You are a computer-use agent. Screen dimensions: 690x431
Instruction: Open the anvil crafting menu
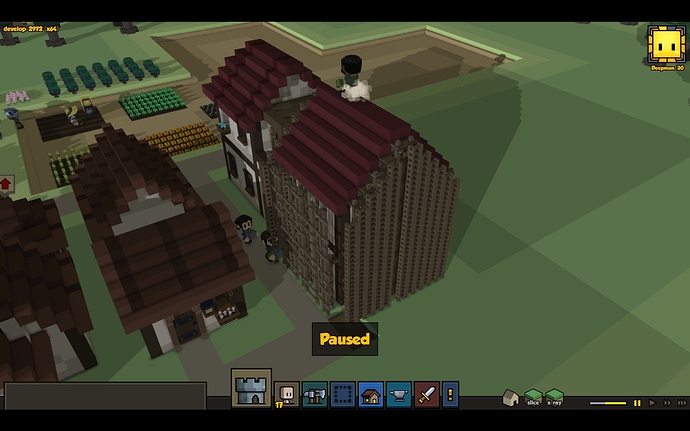click(x=399, y=394)
